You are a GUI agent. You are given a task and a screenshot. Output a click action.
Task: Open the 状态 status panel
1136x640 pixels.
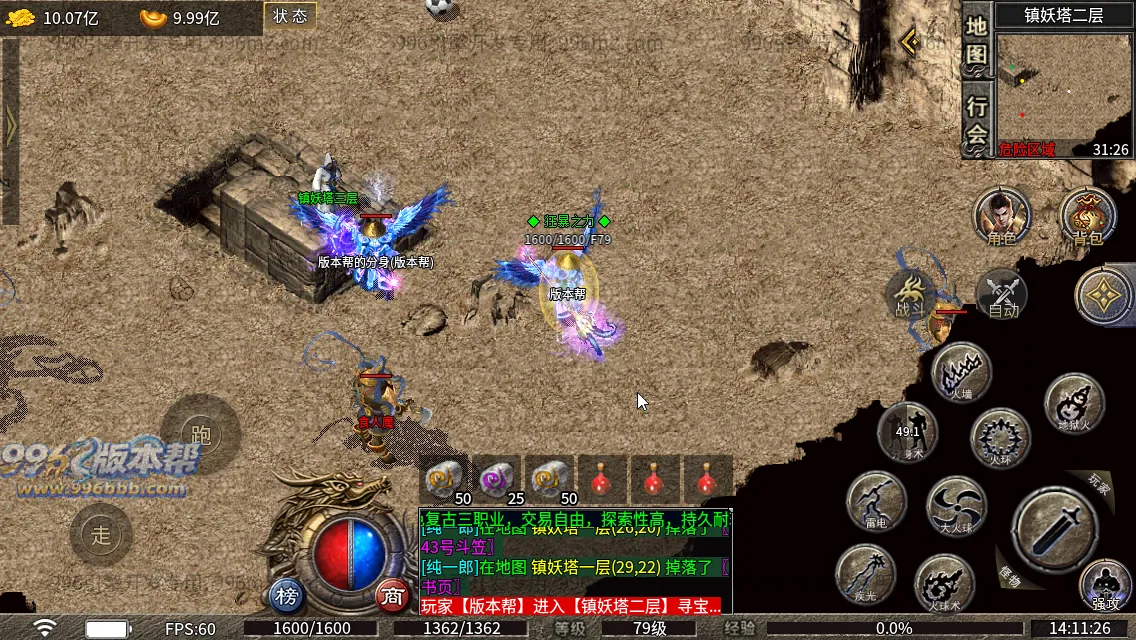coord(290,16)
